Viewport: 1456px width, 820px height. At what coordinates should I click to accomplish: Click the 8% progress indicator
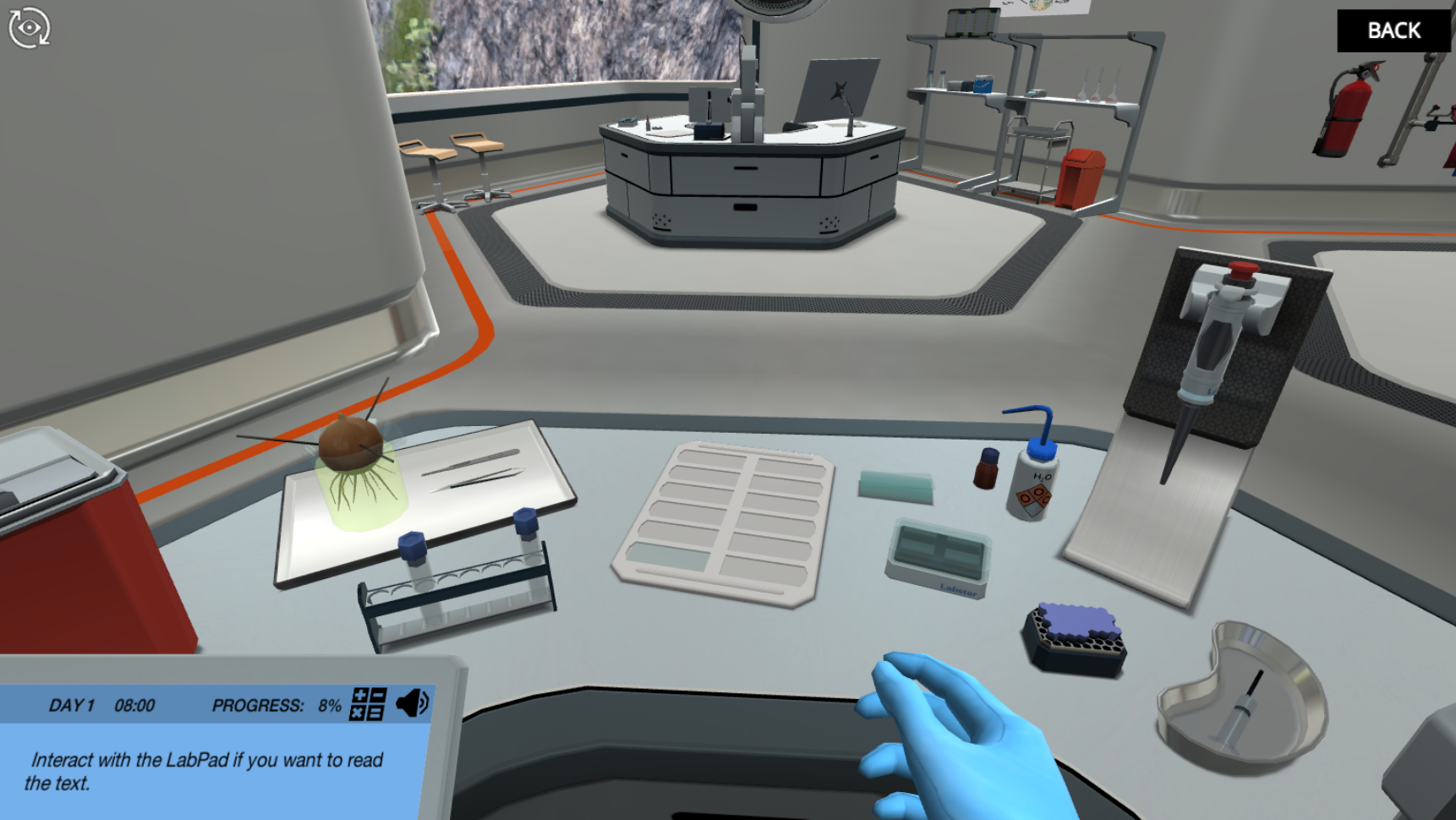coord(328,704)
